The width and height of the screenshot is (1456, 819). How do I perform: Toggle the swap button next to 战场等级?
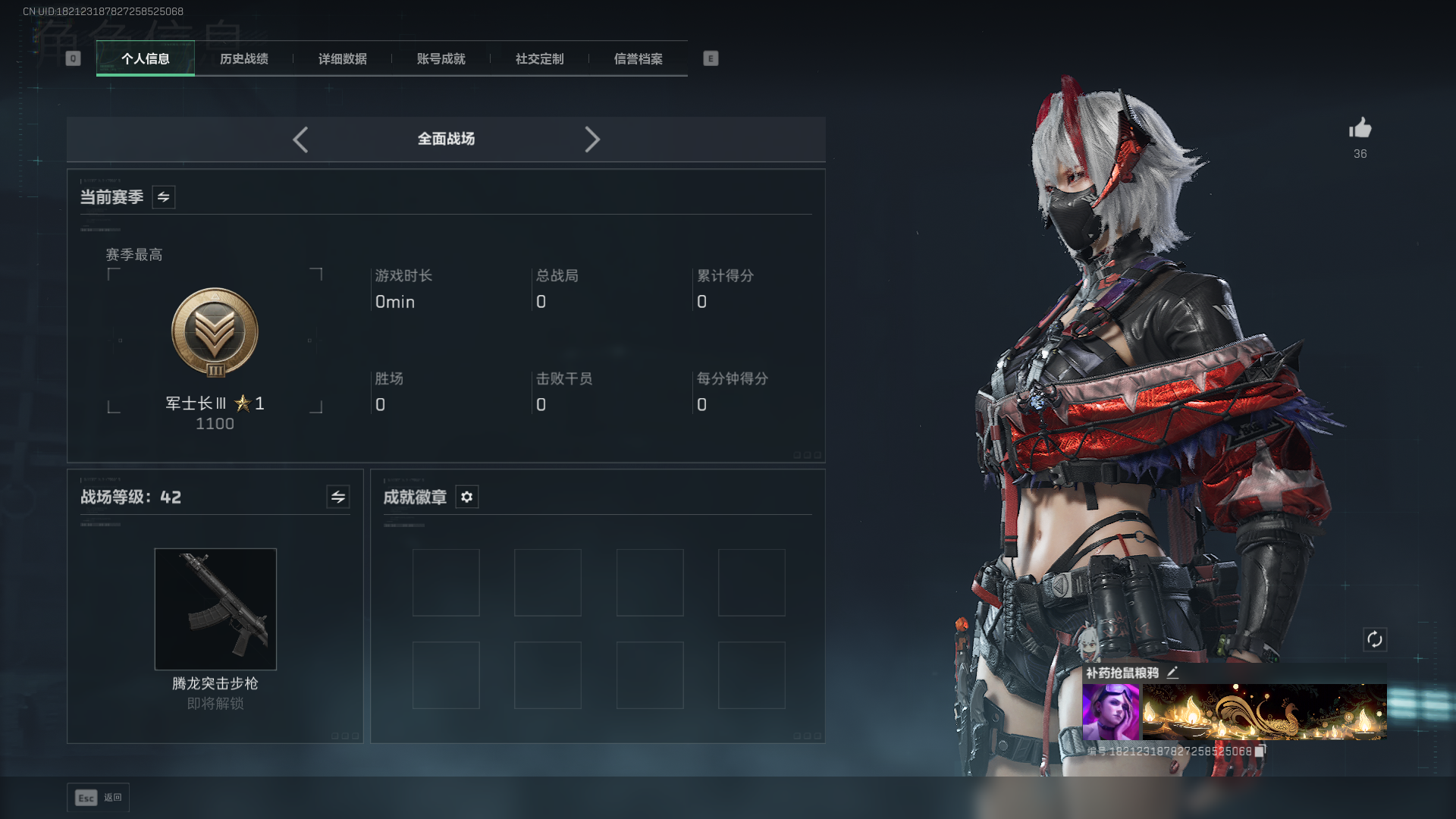tap(338, 497)
